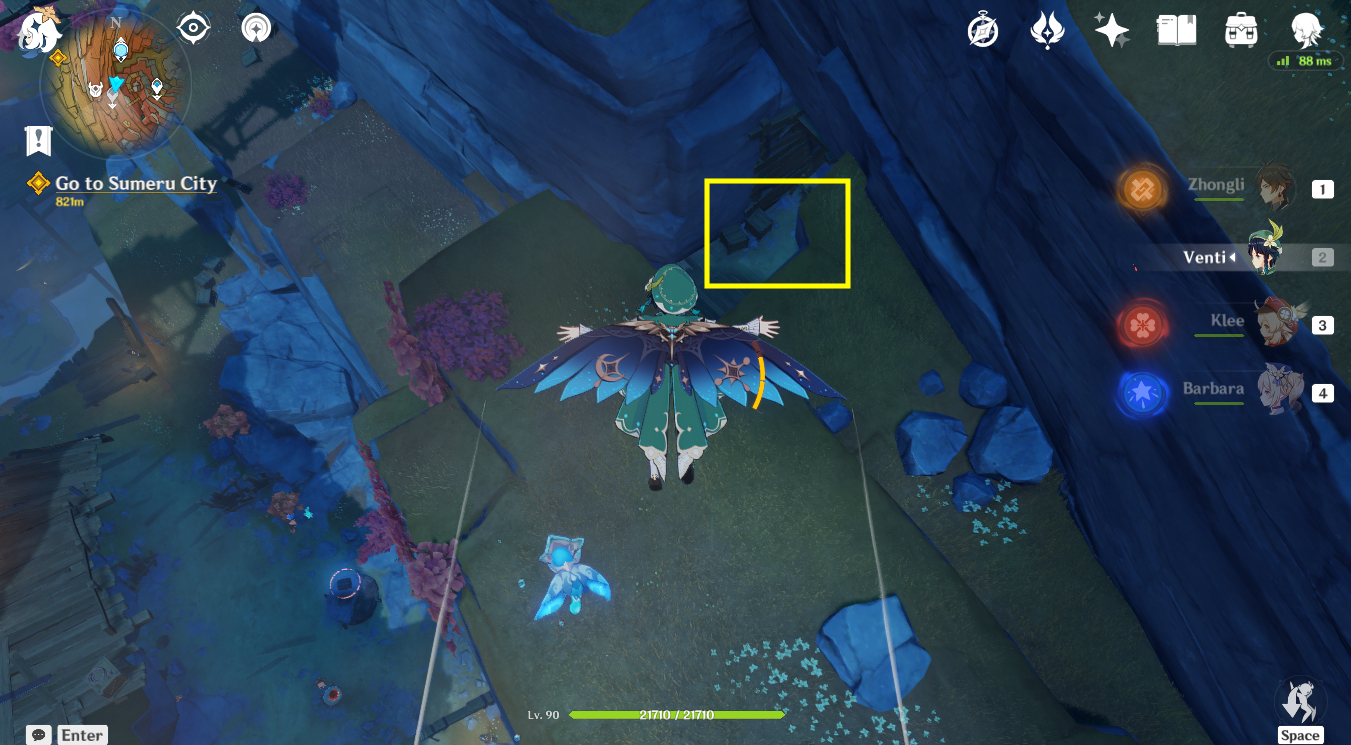Click the beacon signal icon near minimap
The width and height of the screenshot is (1351, 745).
[257, 27]
